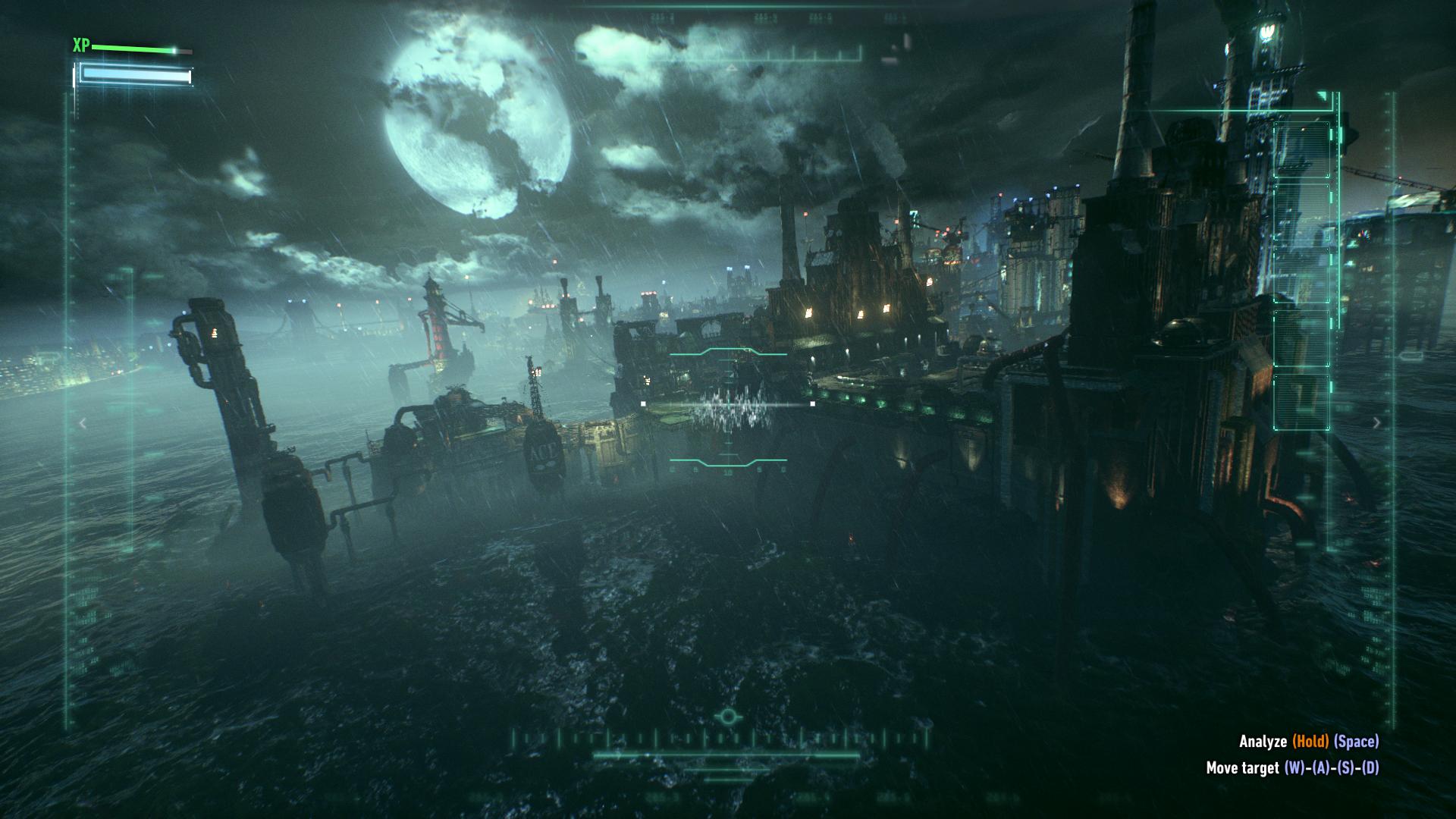Viewport: 1456px width, 819px height.
Task: Click the left chevron arrow on scanner edge
Action: tap(83, 423)
